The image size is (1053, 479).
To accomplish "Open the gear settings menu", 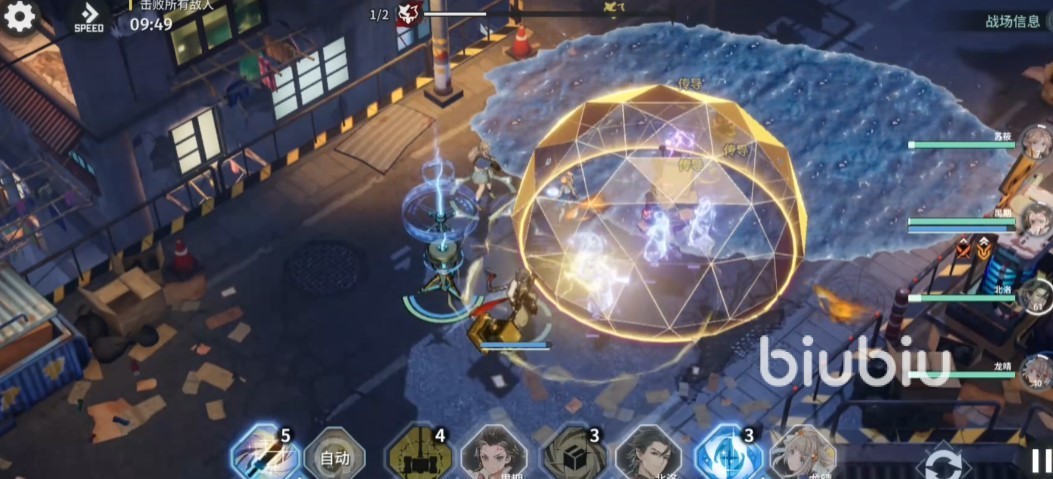I will tap(19, 16).
